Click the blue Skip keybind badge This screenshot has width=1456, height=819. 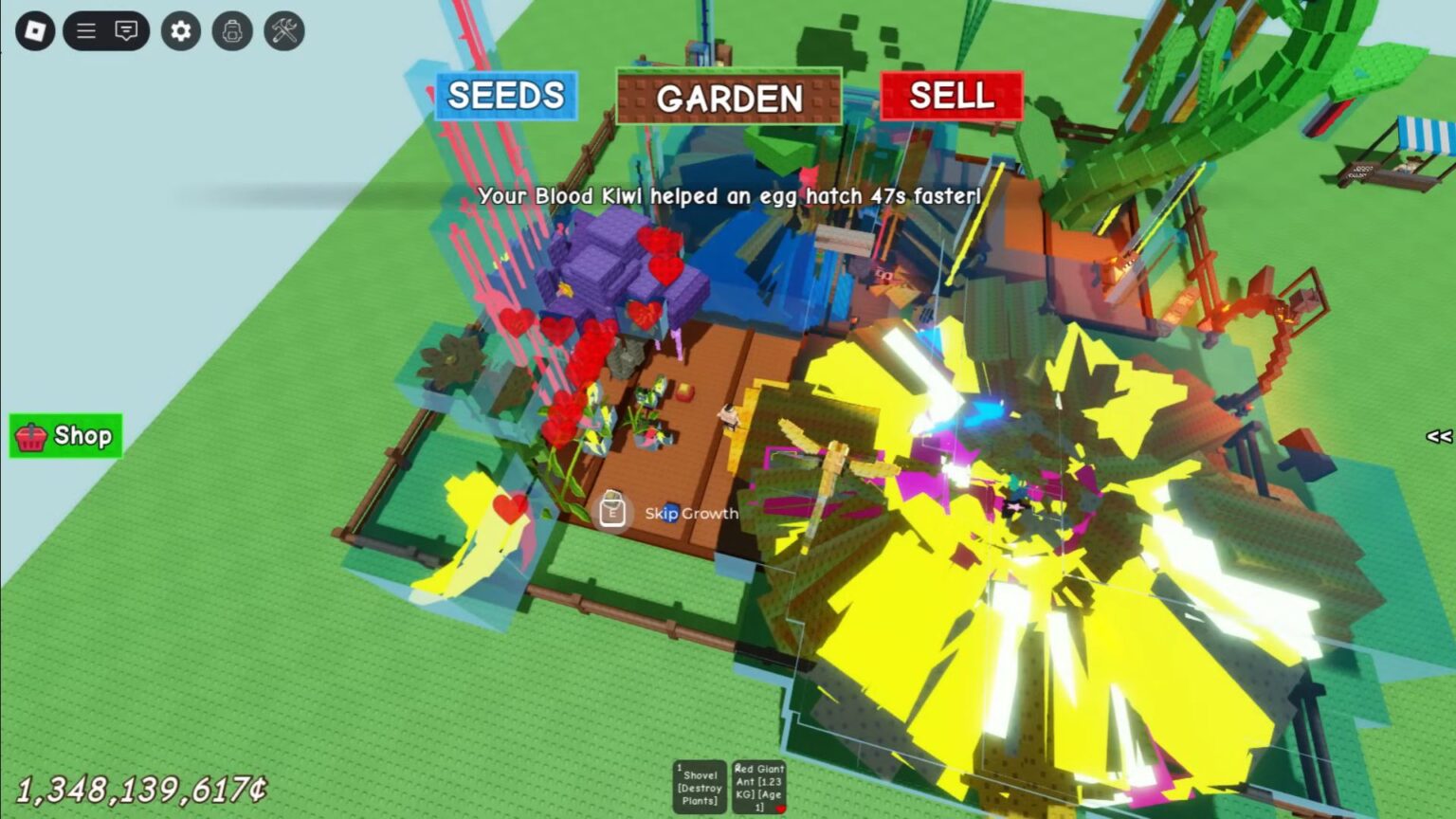click(x=670, y=513)
